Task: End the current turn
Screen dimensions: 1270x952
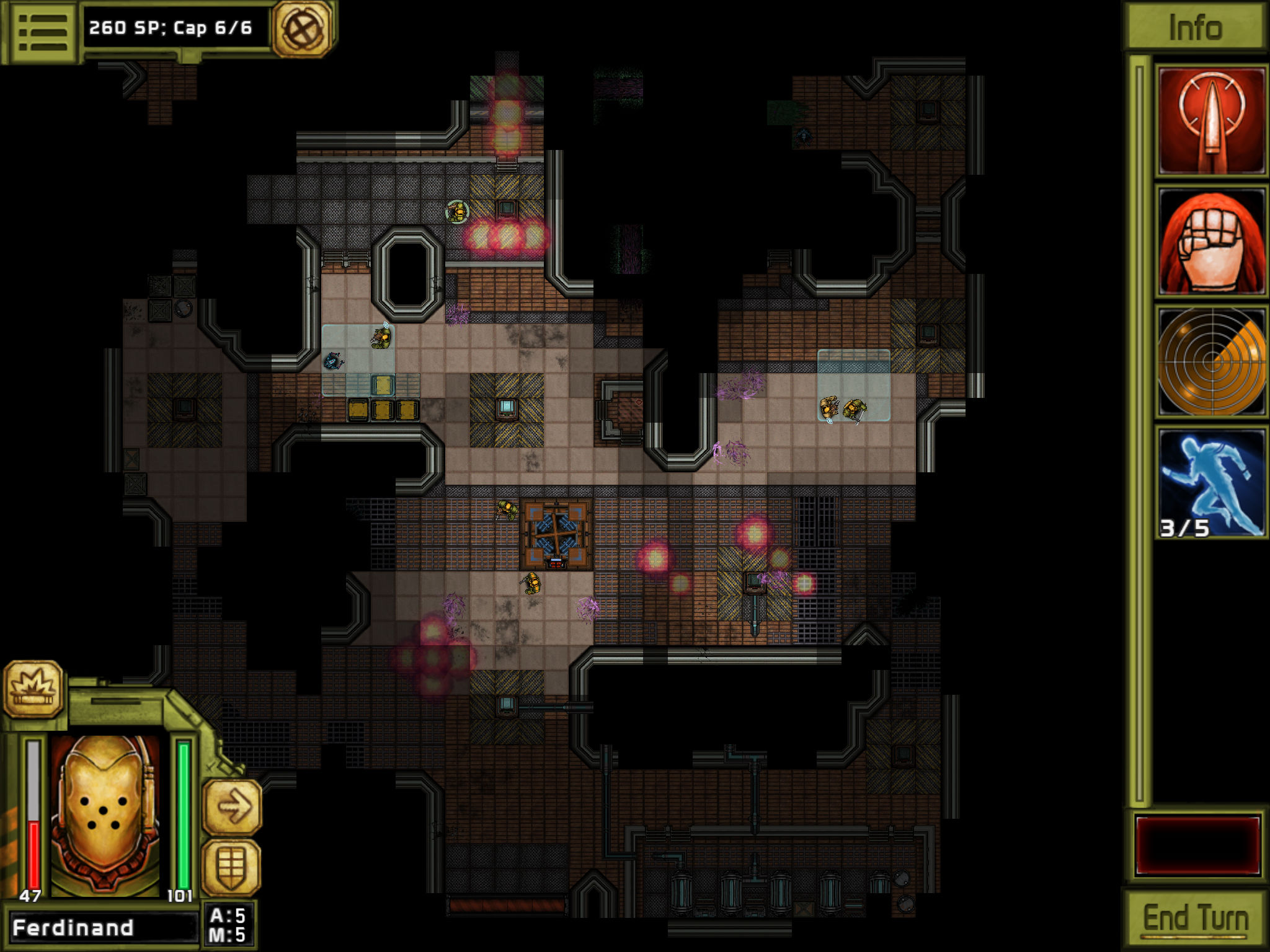Action: pyautogui.click(x=1195, y=919)
